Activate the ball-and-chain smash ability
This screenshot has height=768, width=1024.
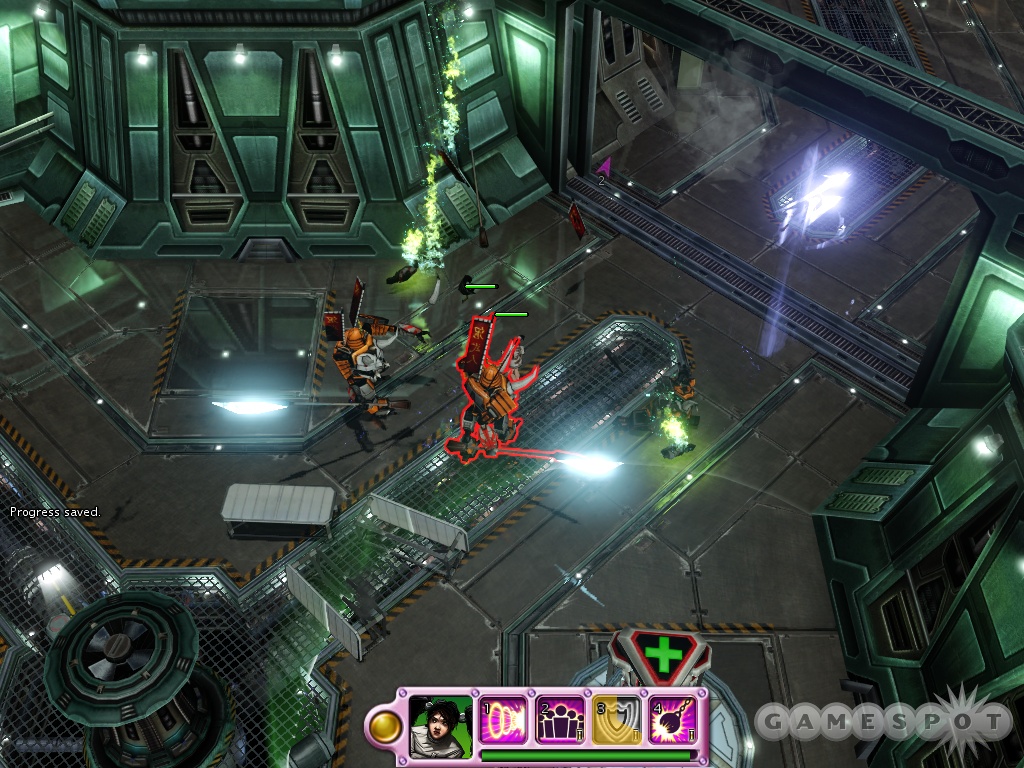click(x=671, y=720)
